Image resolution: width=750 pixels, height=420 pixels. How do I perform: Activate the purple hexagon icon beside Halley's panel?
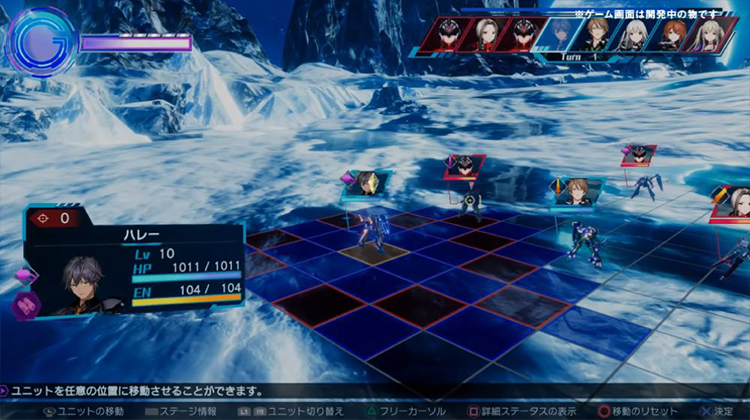tap(26, 304)
